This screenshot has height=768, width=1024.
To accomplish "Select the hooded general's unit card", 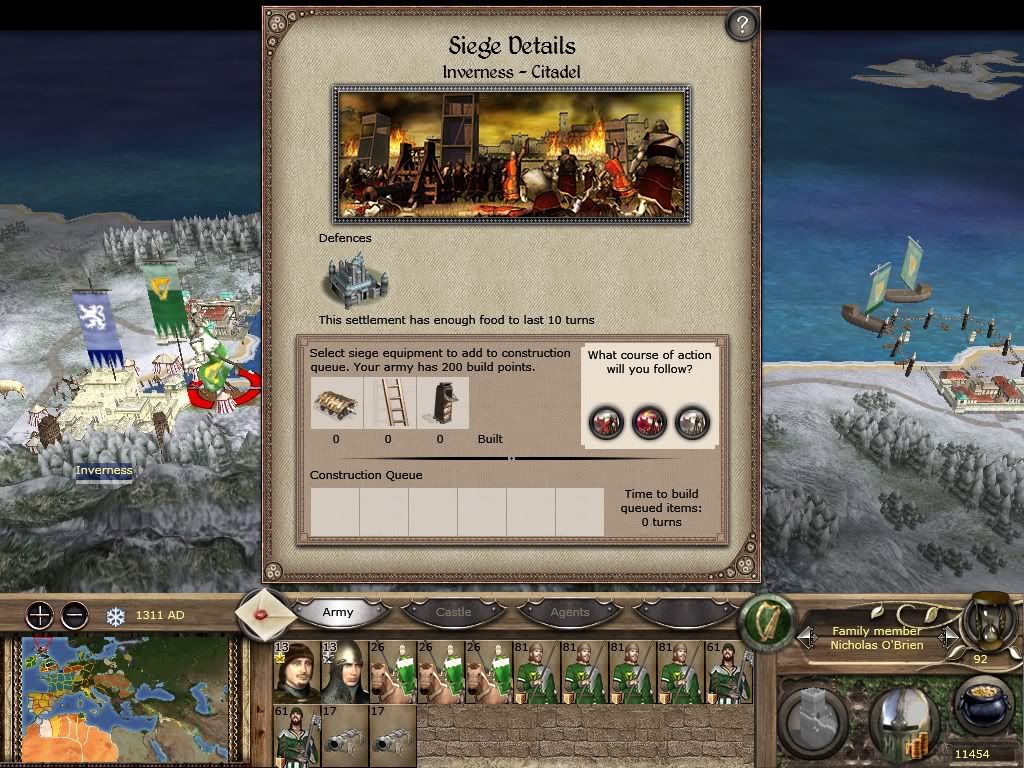I will (x=297, y=671).
